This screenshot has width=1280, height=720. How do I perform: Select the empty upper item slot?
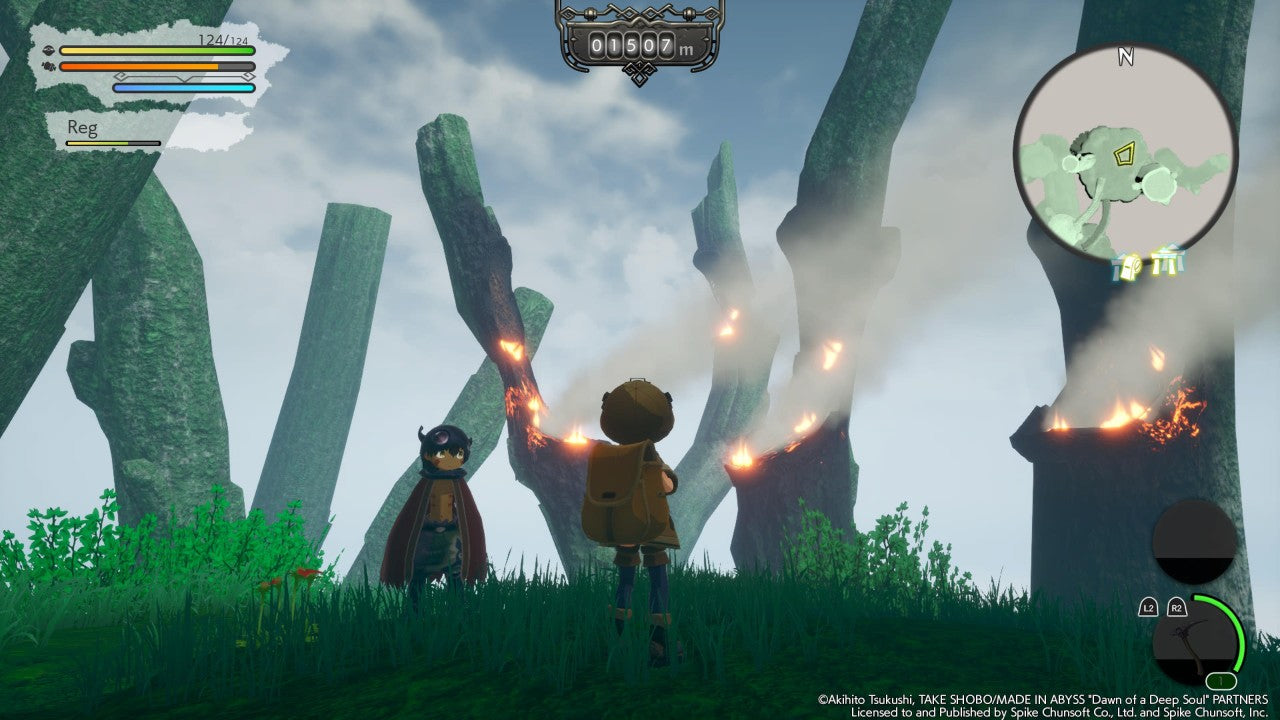click(x=1194, y=541)
